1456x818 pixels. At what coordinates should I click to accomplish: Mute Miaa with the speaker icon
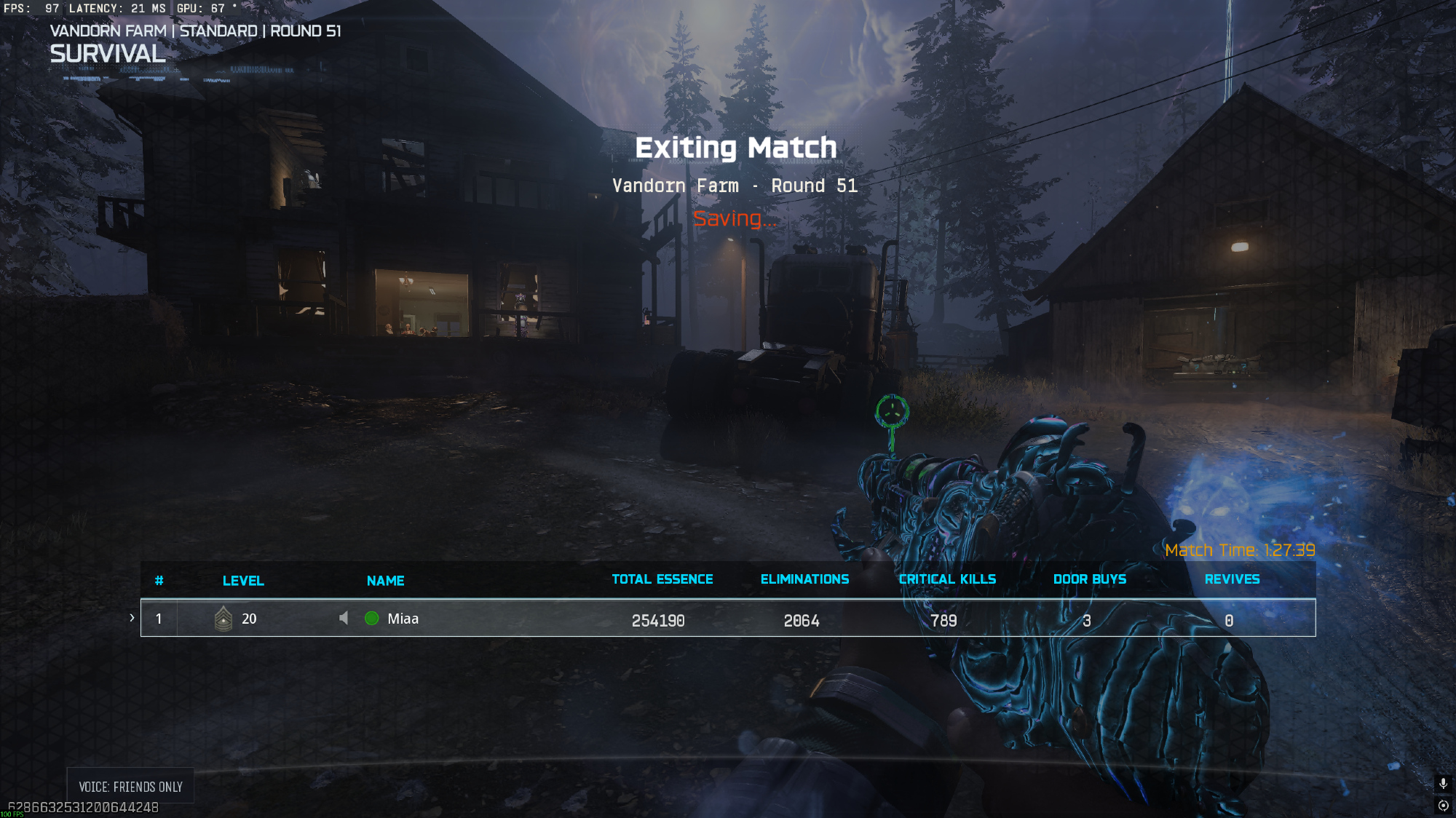344,618
